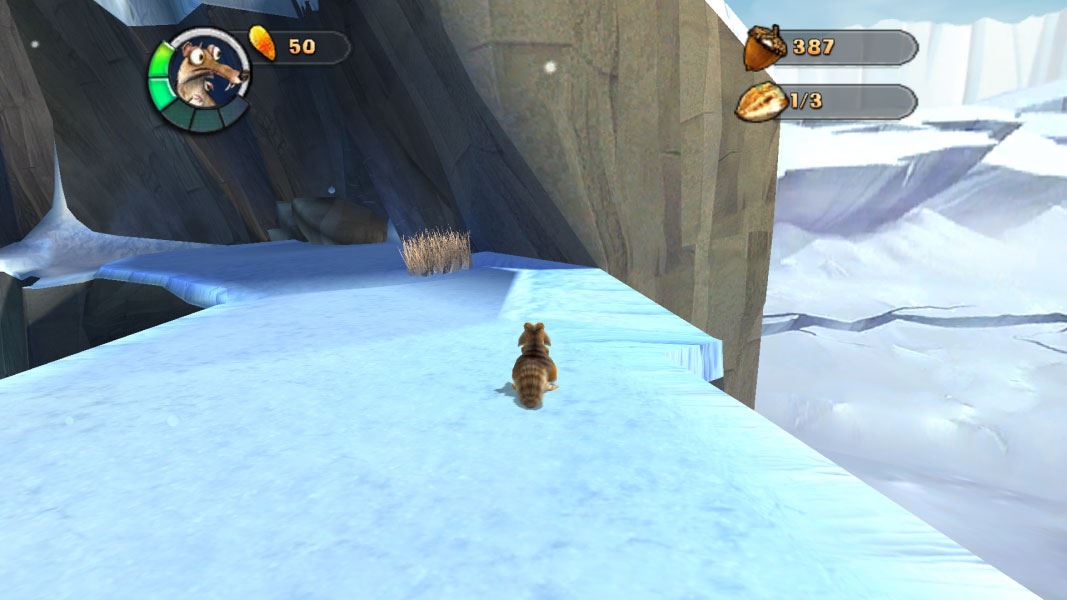The image size is (1067, 600).
Task: Select the orange pebble ammo icon
Action: click(263, 45)
